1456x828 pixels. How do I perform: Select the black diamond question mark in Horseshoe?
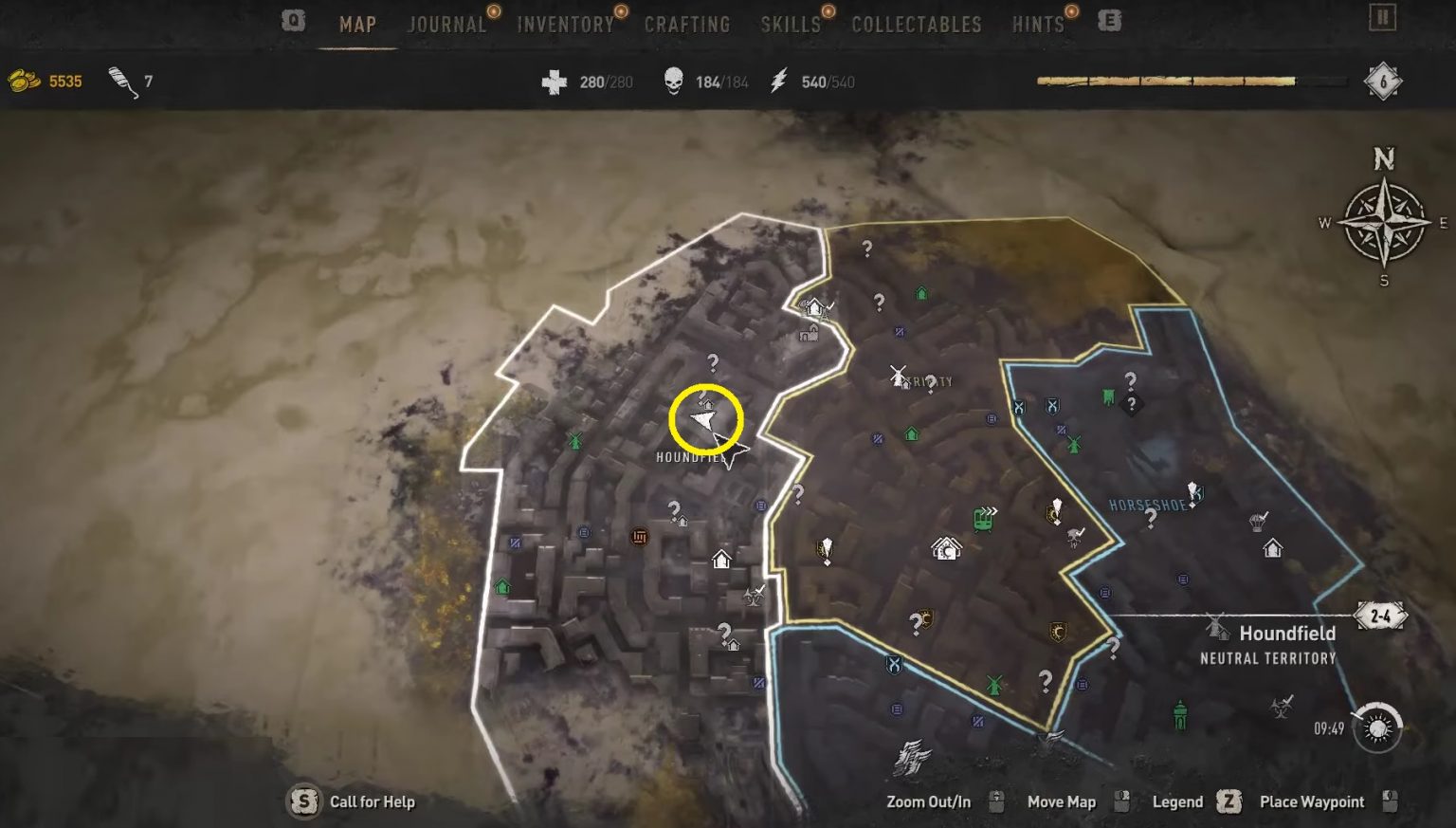1130,405
